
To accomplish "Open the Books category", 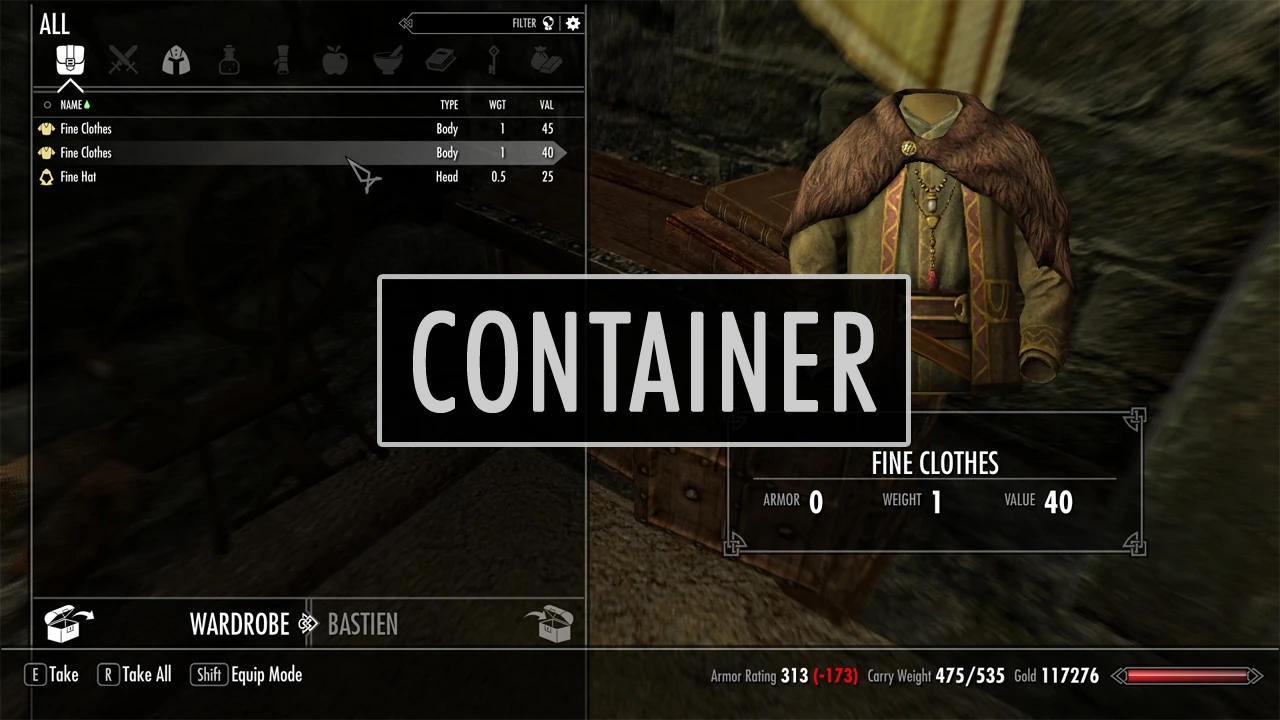I will tap(441, 60).
